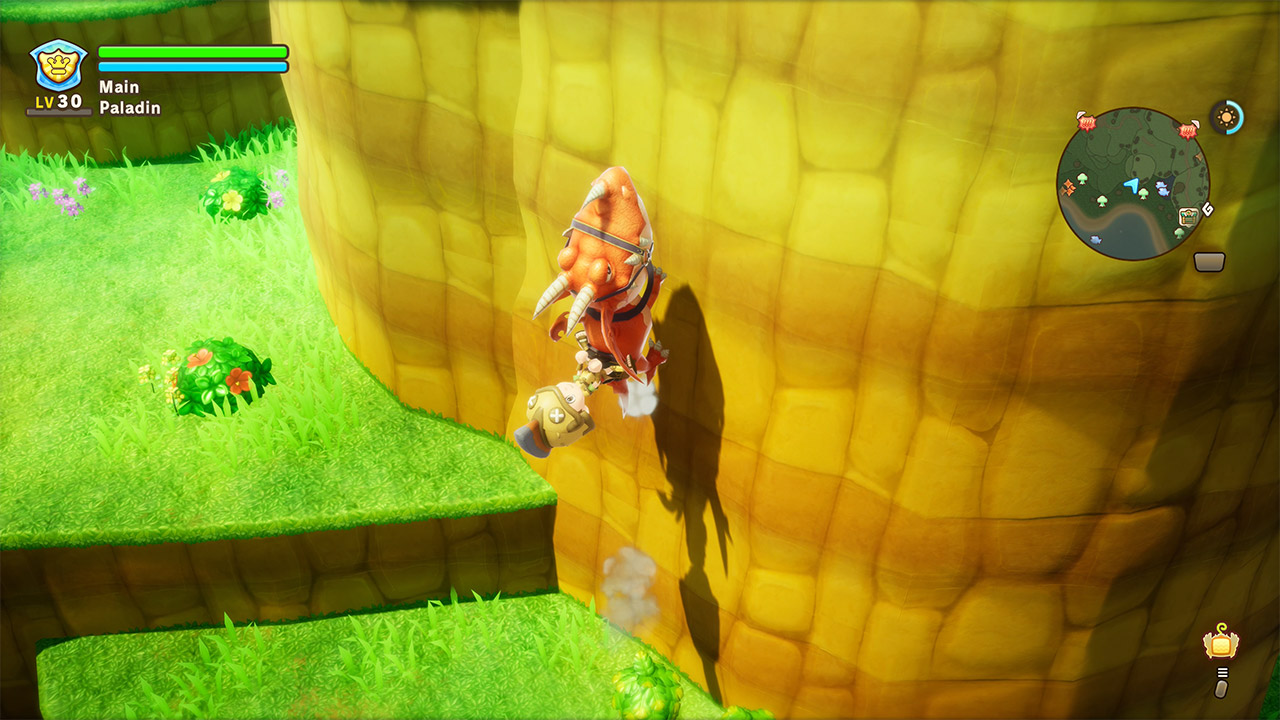The width and height of the screenshot is (1280, 720).
Task: Open the circular minimap
Action: (x=1132, y=183)
